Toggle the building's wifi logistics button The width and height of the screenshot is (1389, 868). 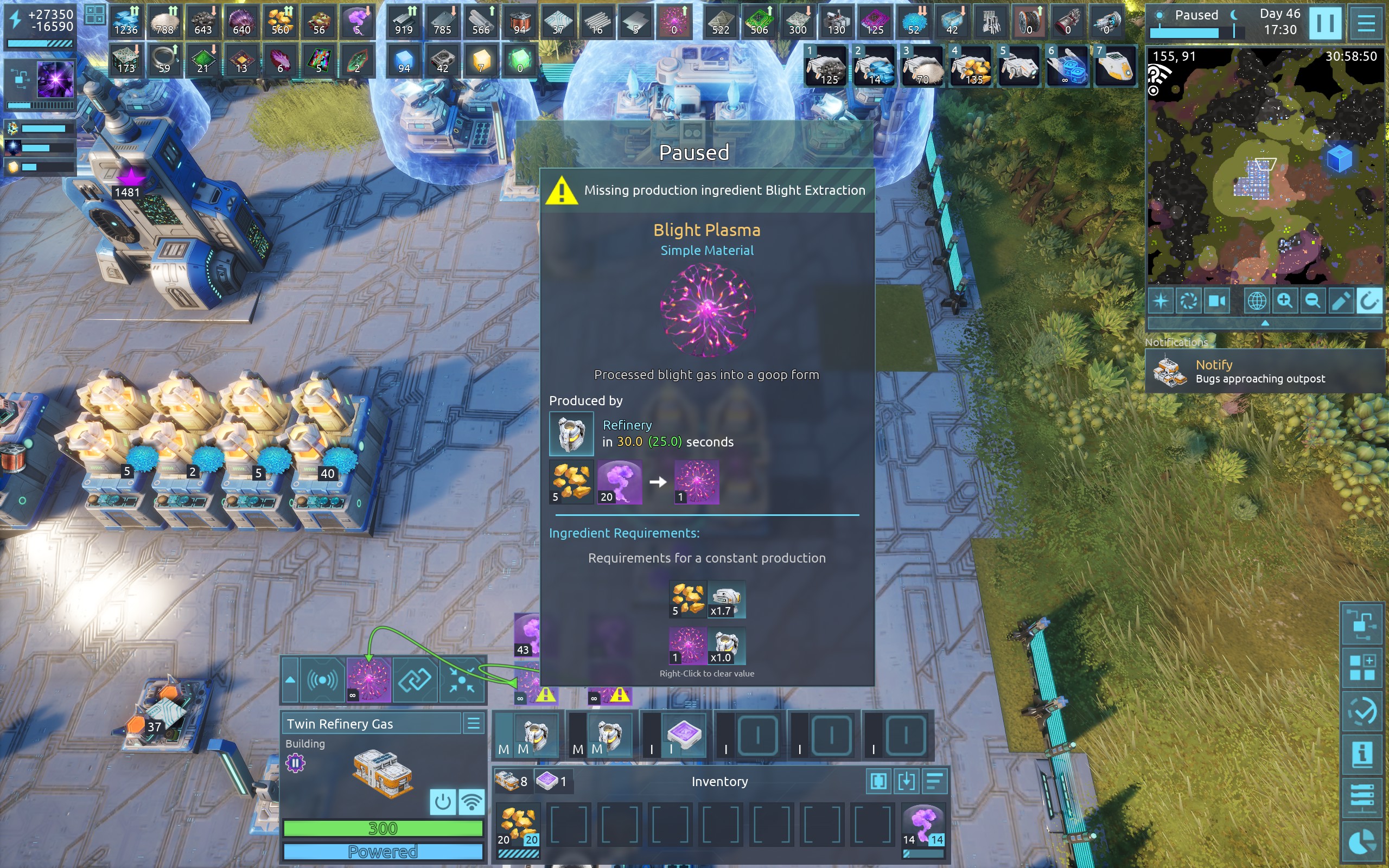pos(471,802)
